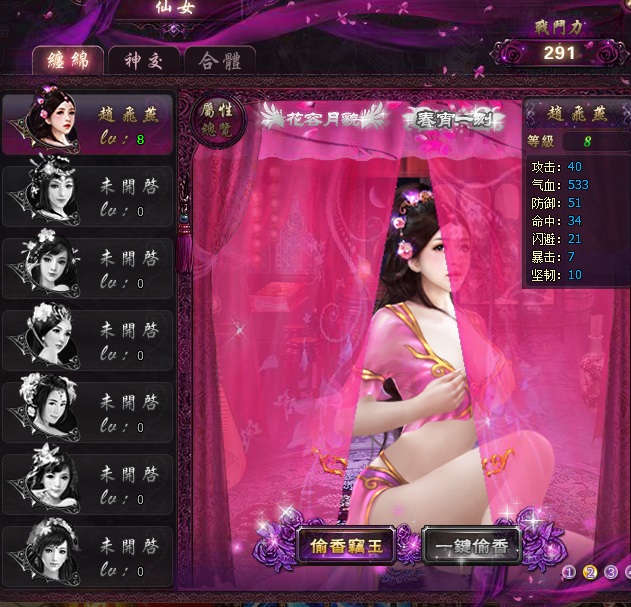This screenshot has width=631, height=607.
Task: Select the page 2 dot
Action: [590, 572]
